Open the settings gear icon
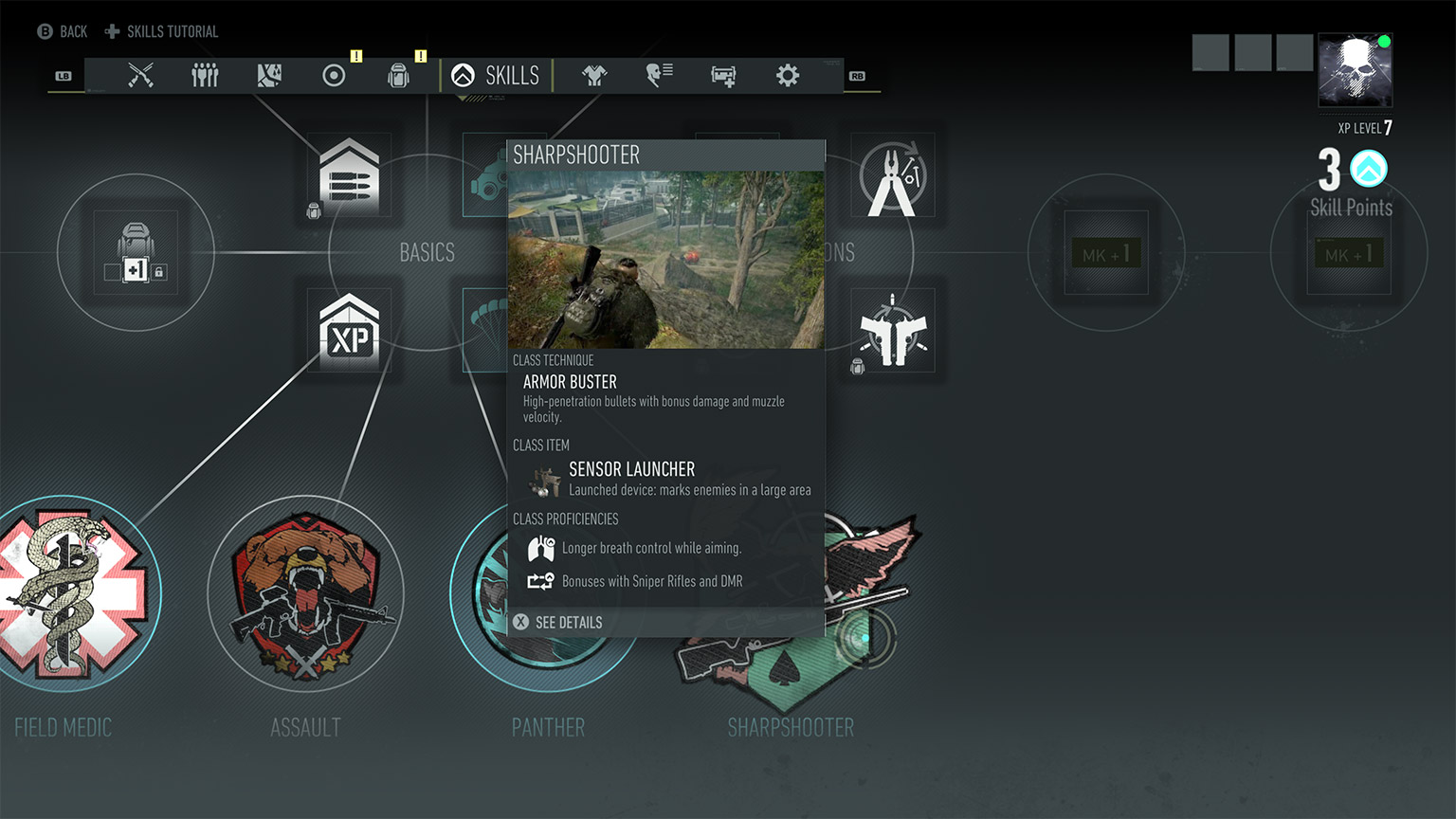 pos(788,75)
